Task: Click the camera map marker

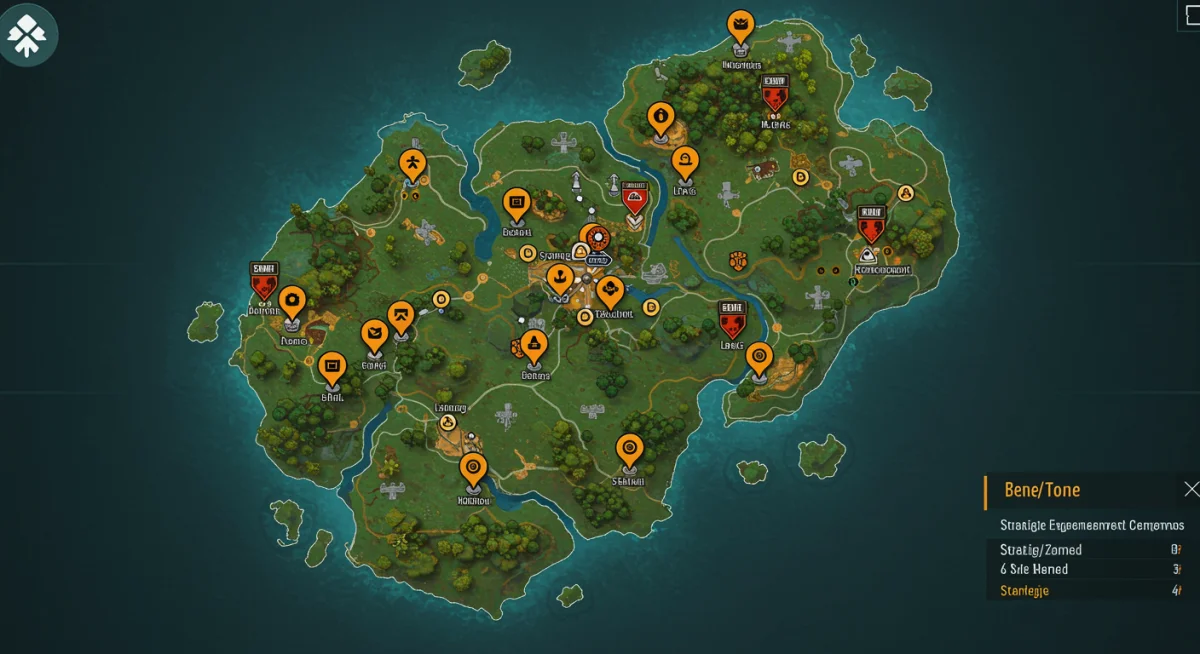Action: pos(292,299)
